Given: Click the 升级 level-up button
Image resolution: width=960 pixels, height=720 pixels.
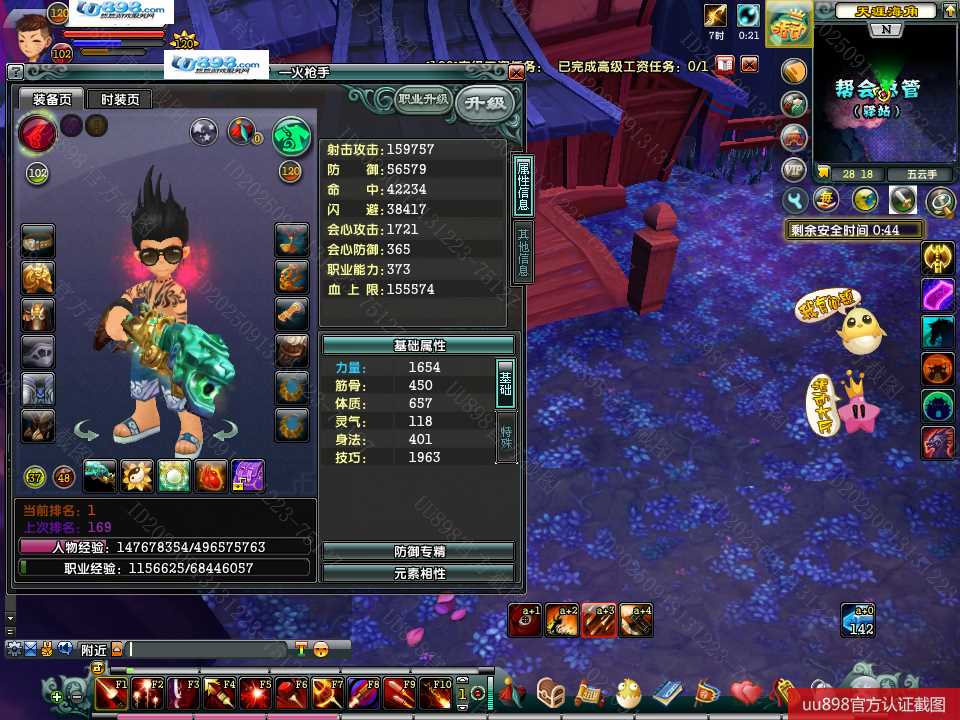Looking at the screenshot, I should coord(484,103).
